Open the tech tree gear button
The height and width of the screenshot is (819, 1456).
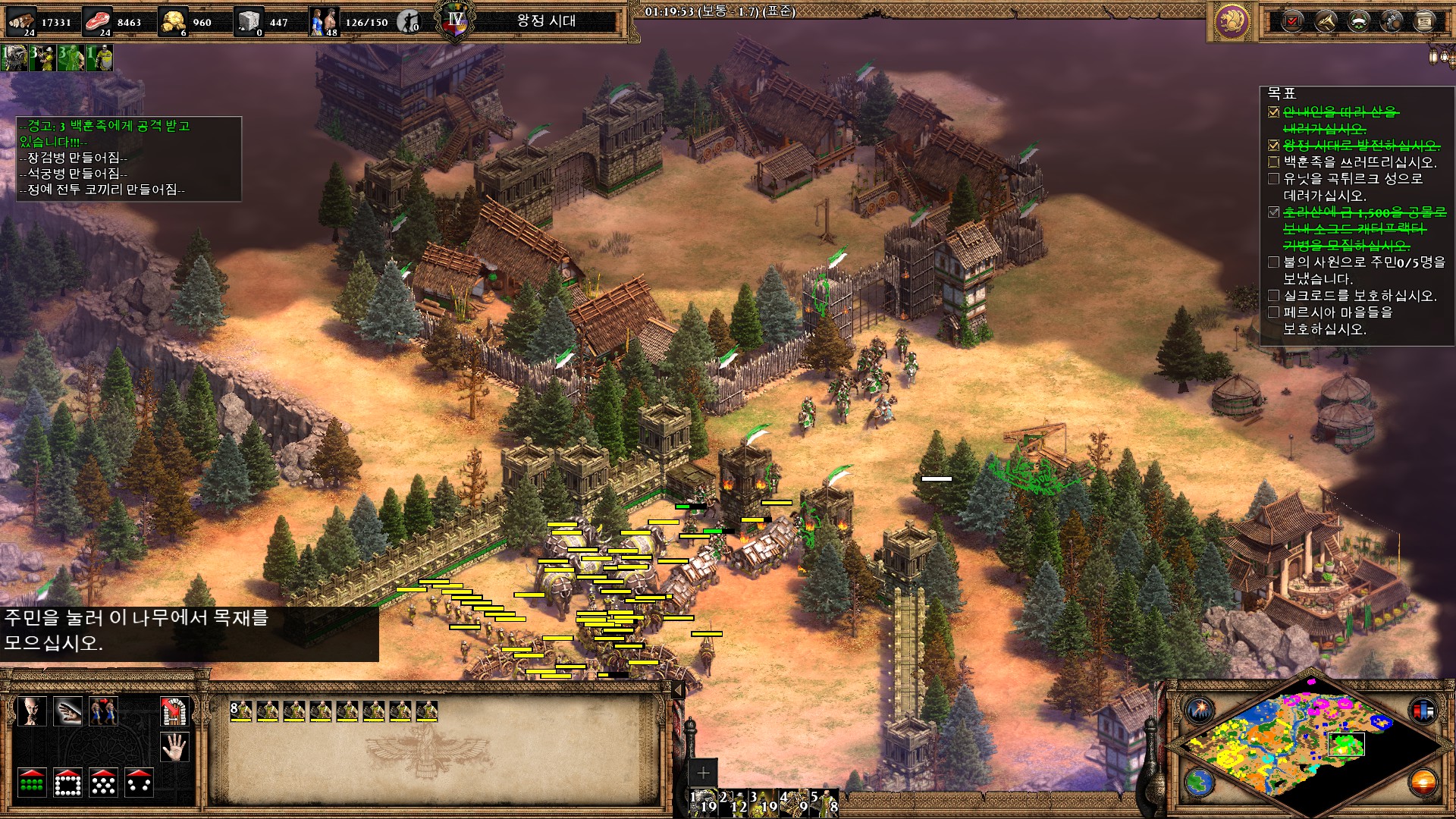(x=1392, y=21)
